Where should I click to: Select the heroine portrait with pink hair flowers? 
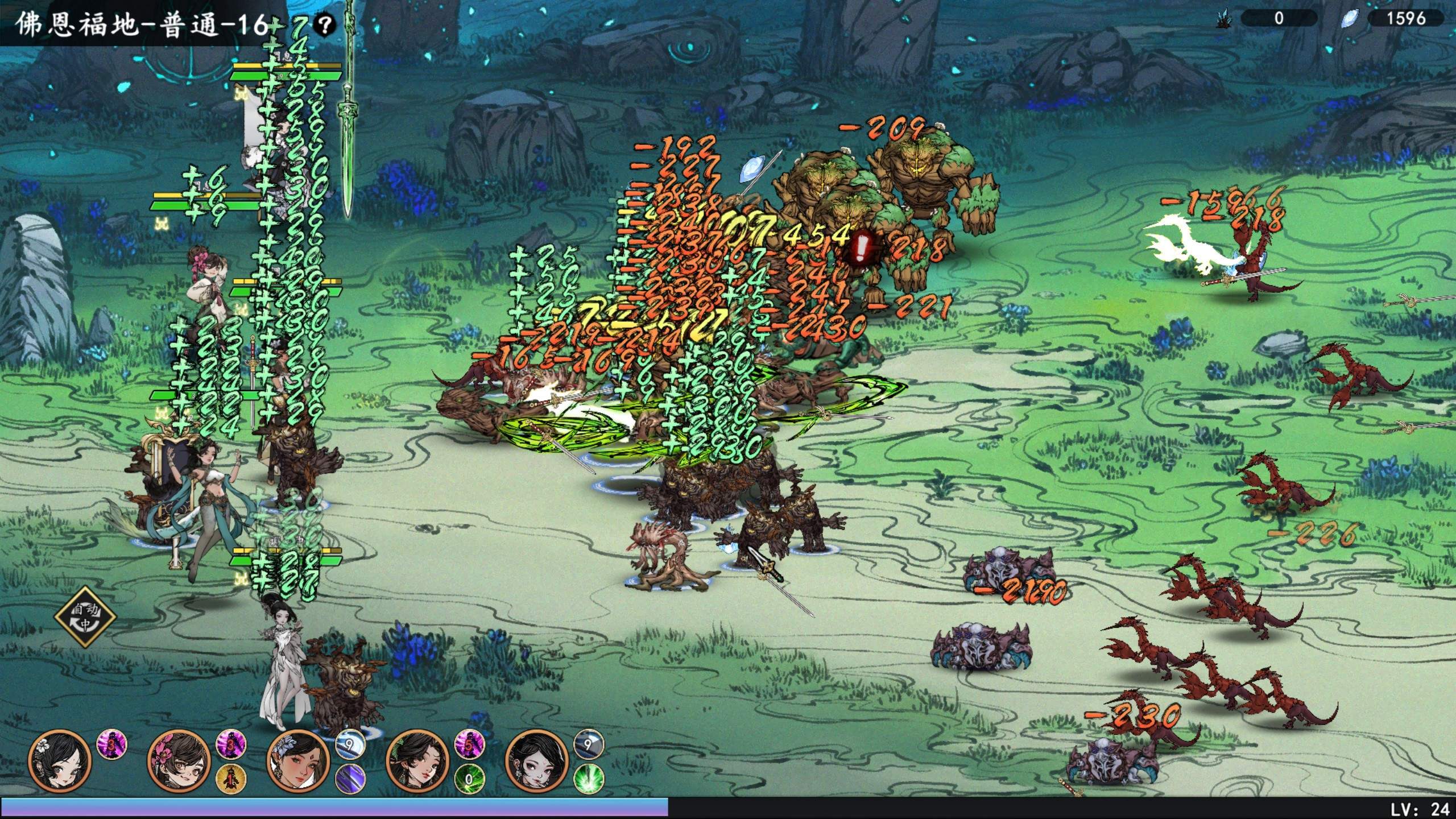179,762
